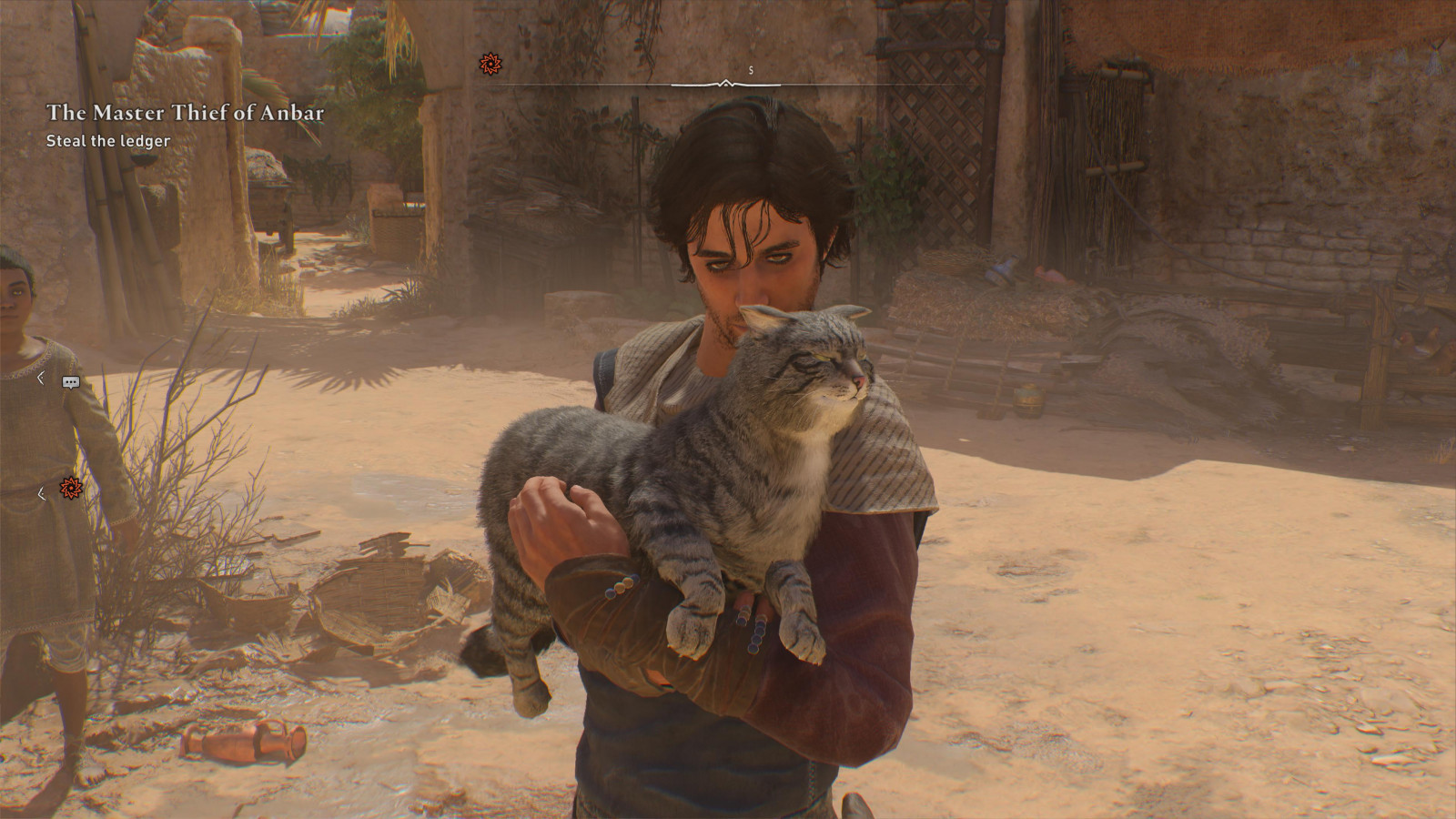1456x819 pixels.
Task: Click the red objective marker on the compass
Action: pyautogui.click(x=490, y=64)
